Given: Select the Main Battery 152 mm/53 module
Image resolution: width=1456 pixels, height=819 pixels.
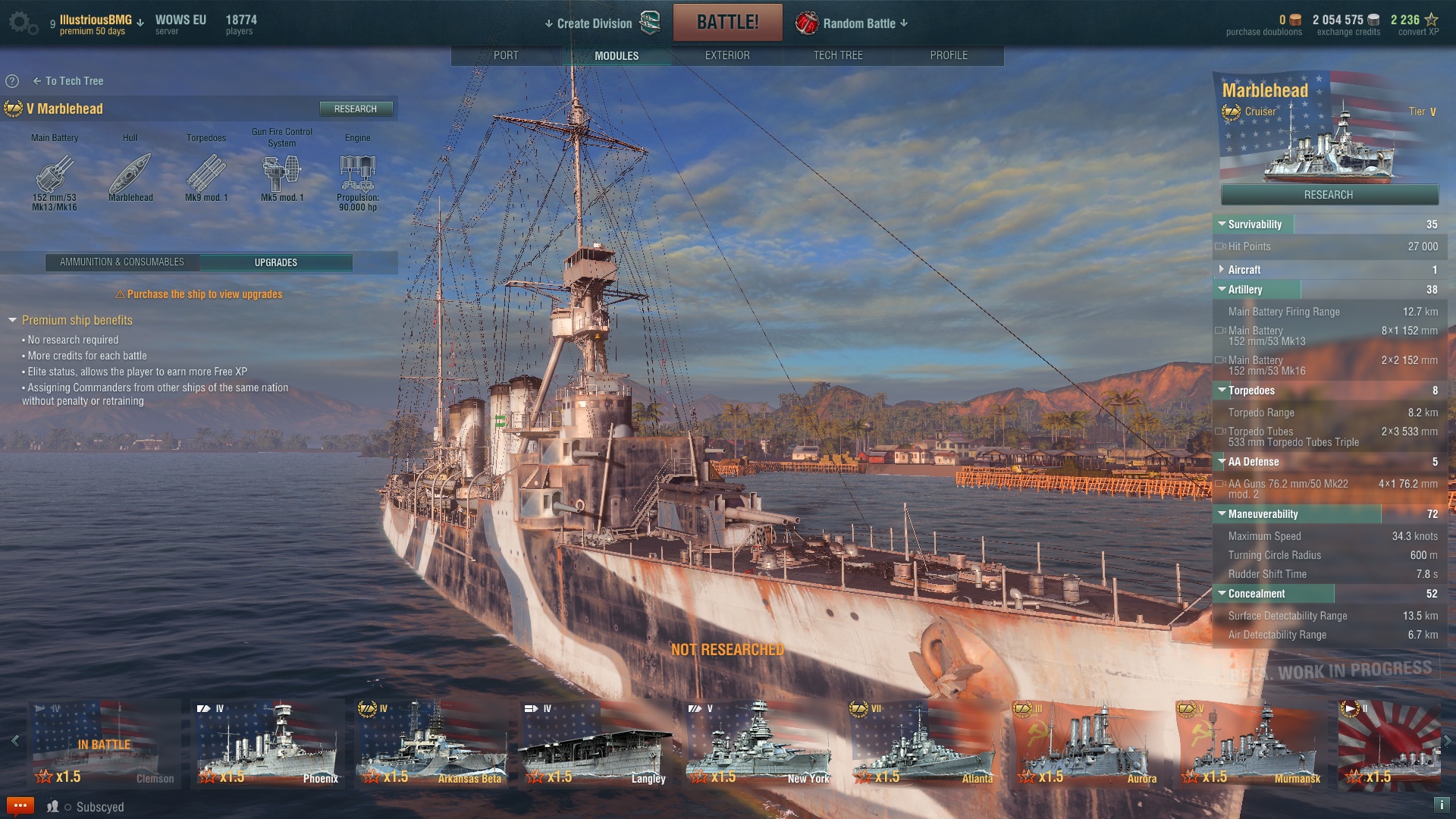Looking at the screenshot, I should point(55,174).
